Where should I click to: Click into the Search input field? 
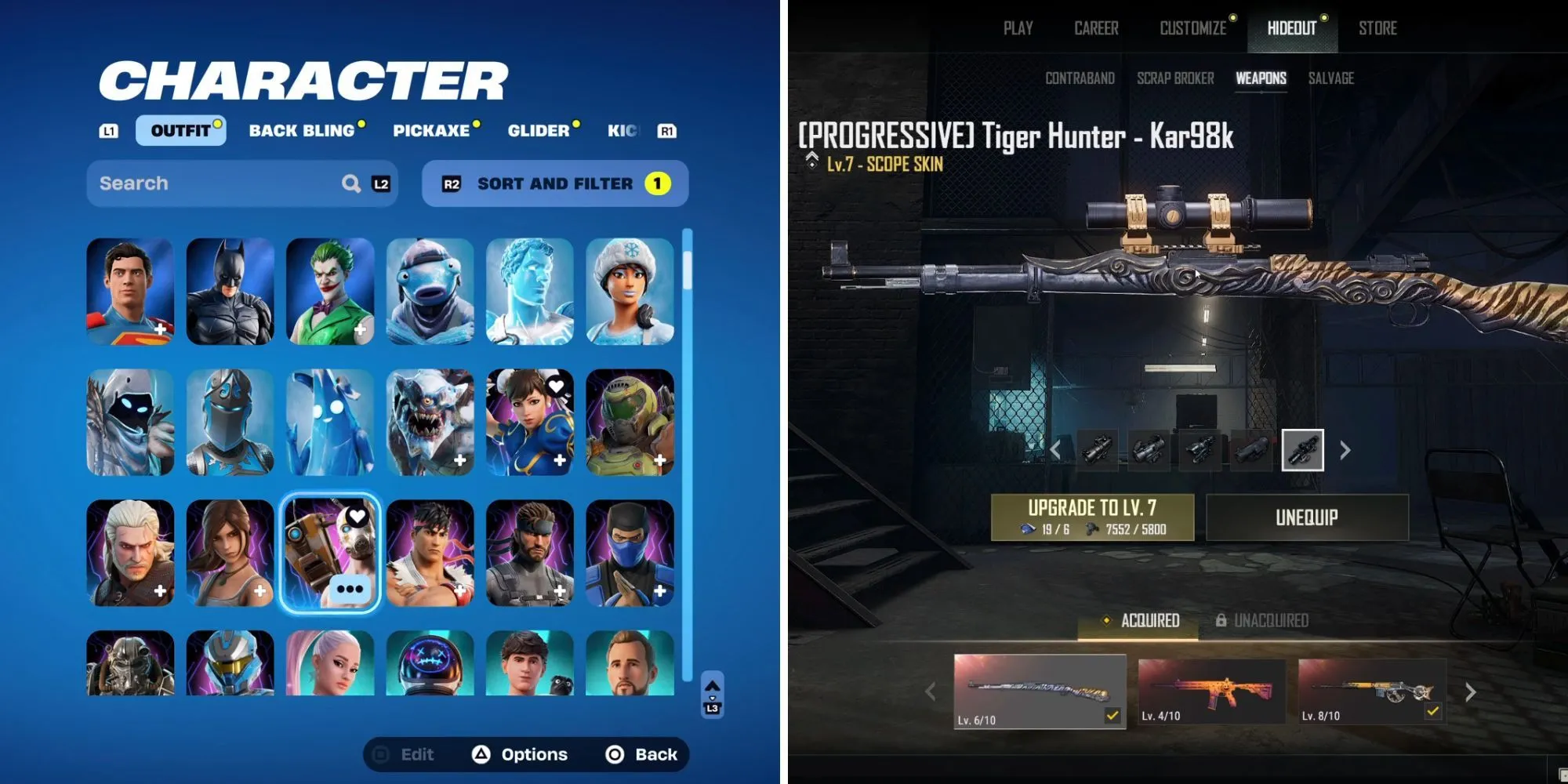(196, 183)
